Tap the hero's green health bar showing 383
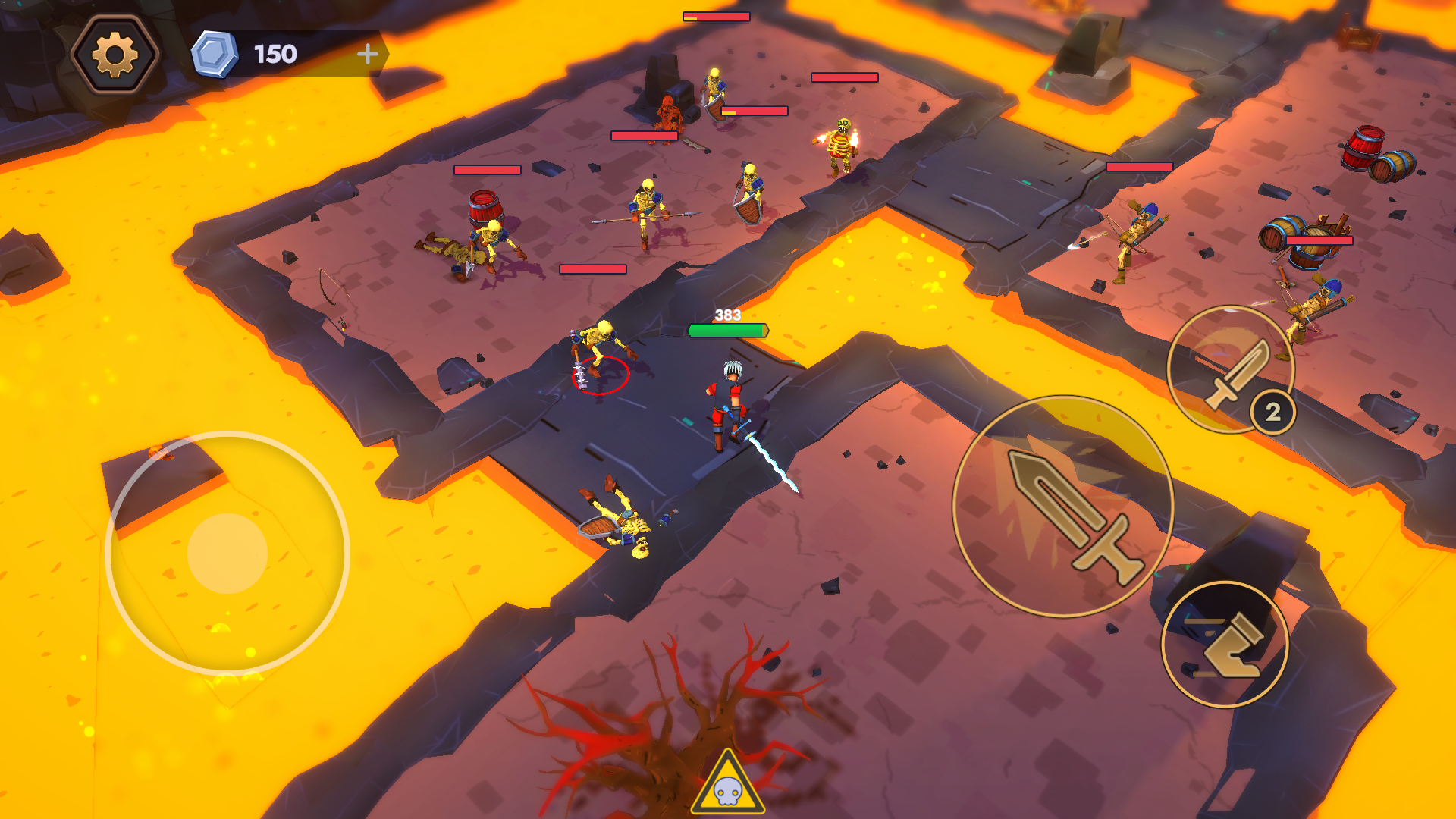Image resolution: width=1456 pixels, height=819 pixels. [727, 329]
